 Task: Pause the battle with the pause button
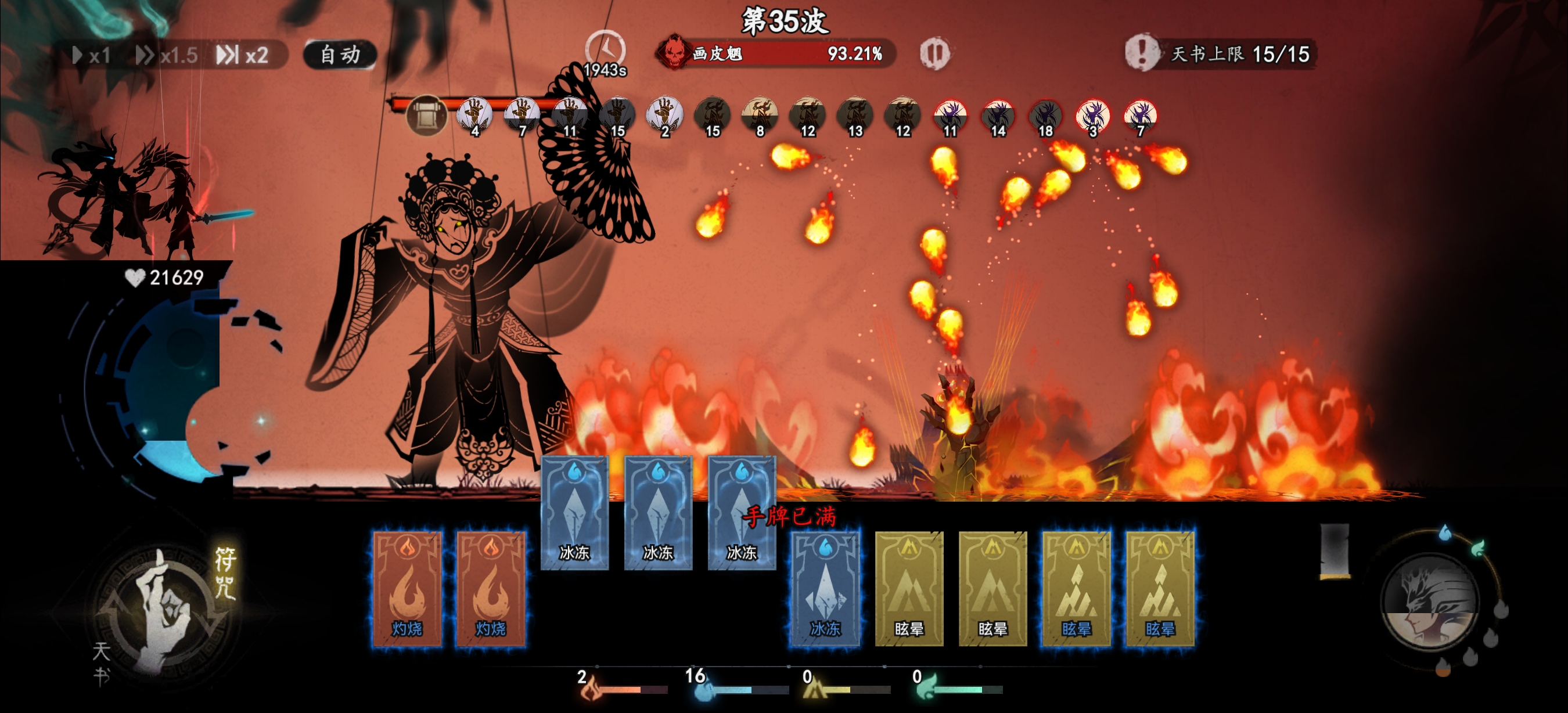pyautogui.click(x=934, y=53)
